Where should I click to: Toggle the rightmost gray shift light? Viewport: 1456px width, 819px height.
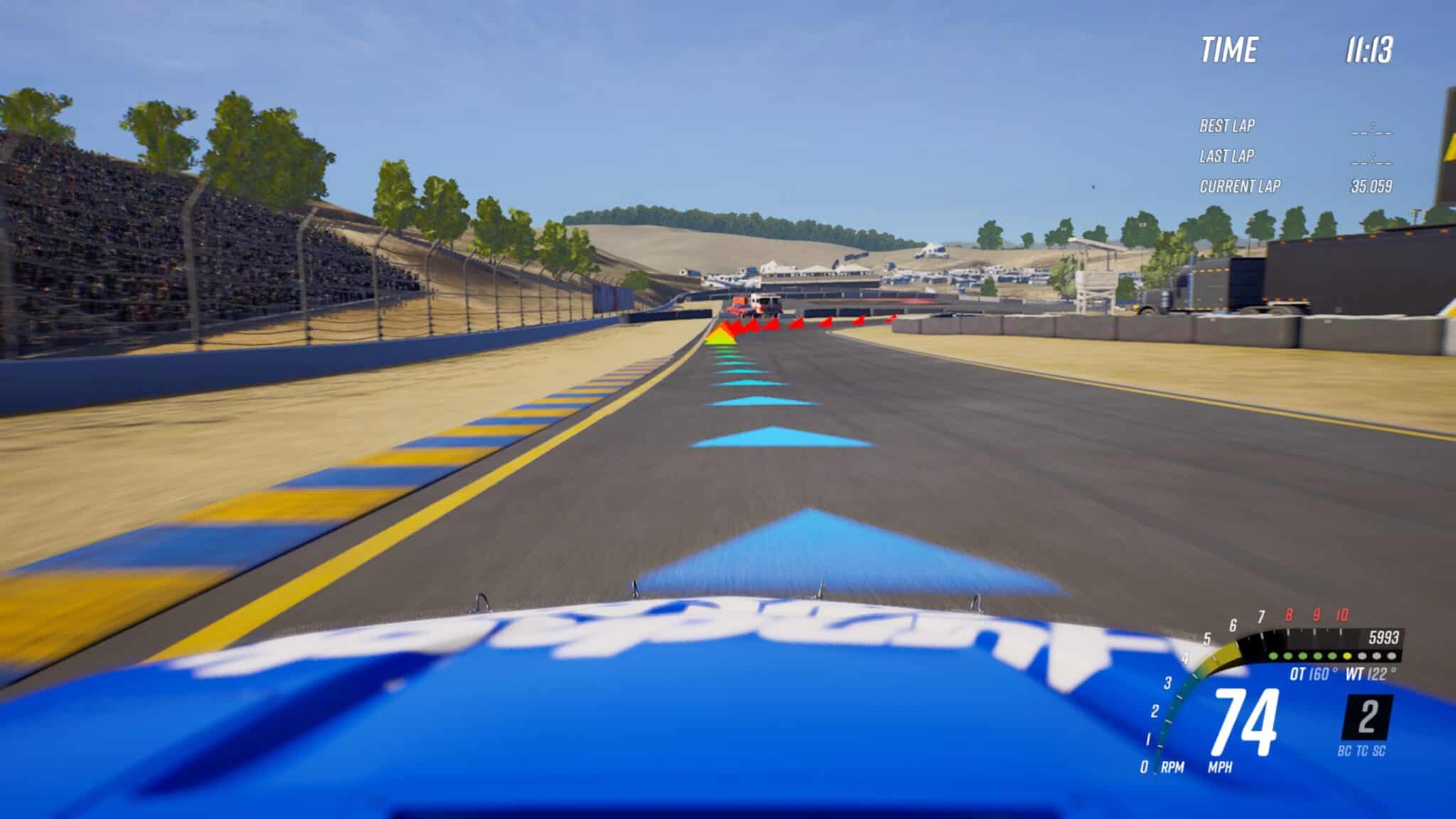click(1392, 656)
